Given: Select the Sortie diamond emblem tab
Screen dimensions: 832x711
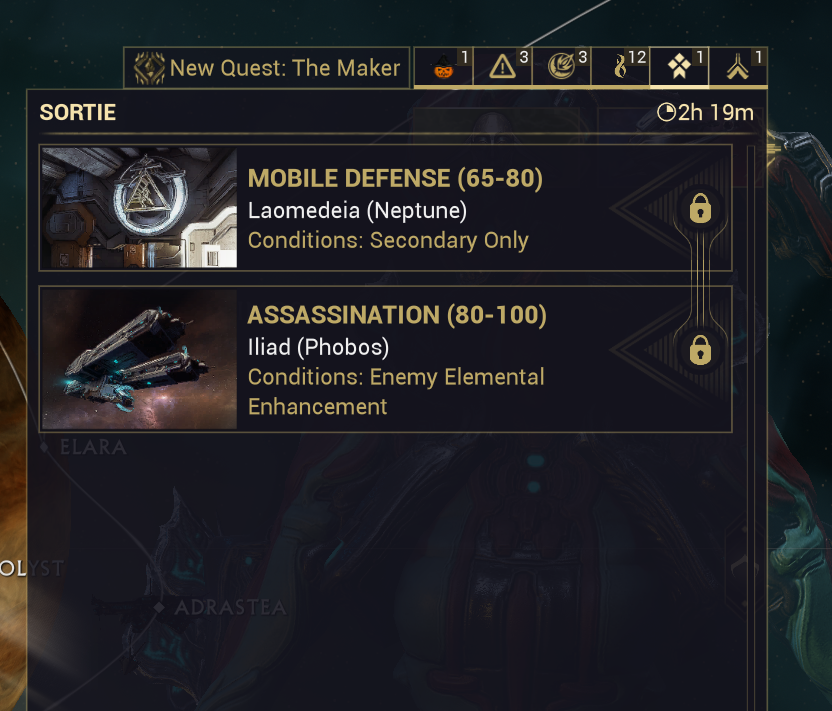Looking at the screenshot, I should (679, 68).
